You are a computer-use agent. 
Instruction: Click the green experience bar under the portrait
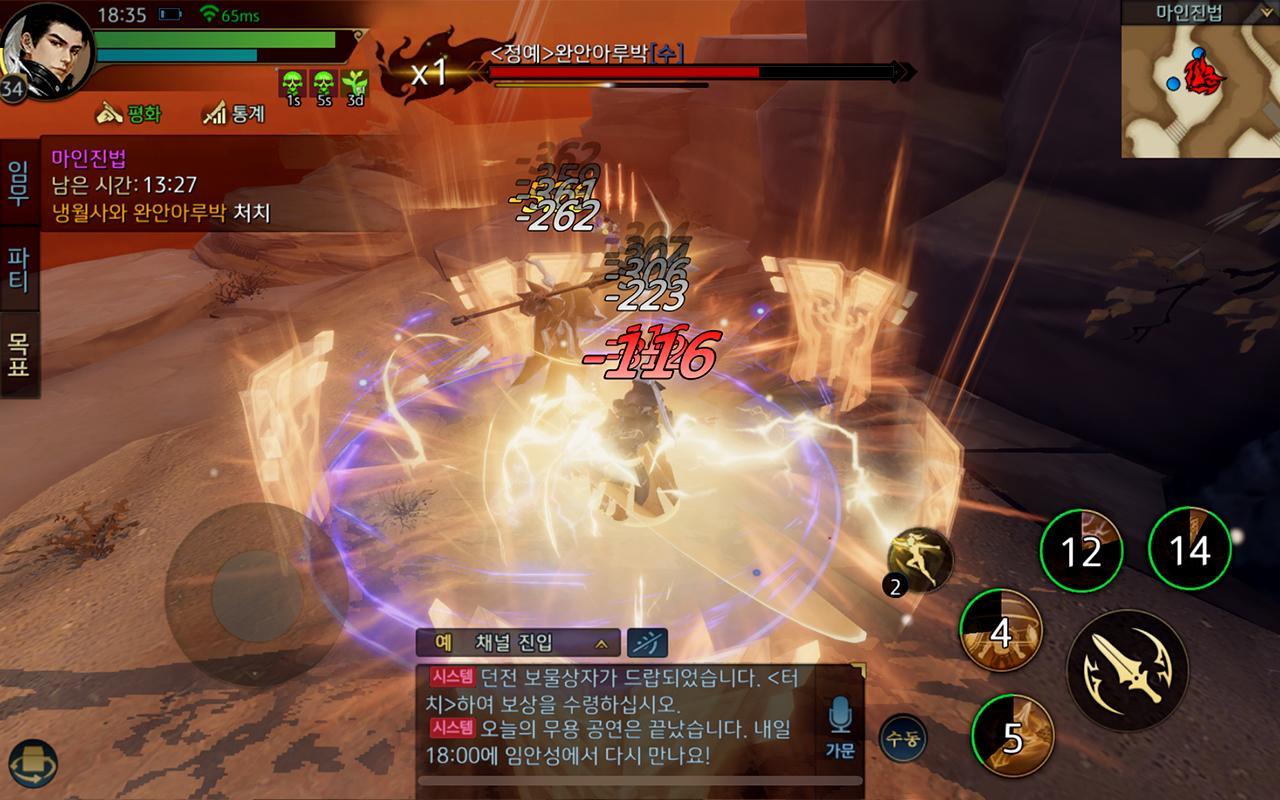215,38
